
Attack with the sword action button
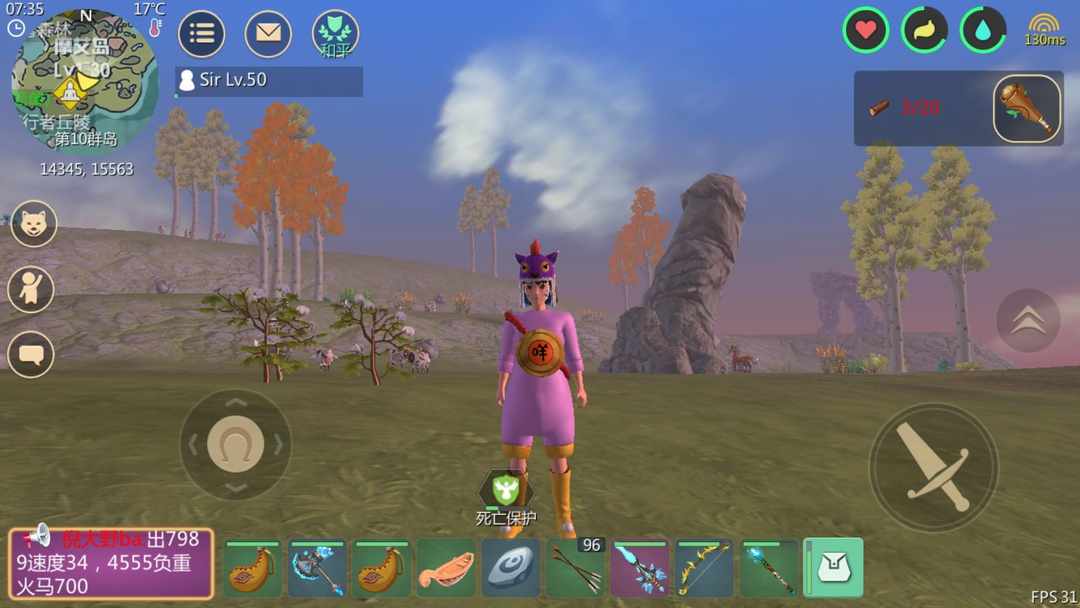click(x=933, y=467)
